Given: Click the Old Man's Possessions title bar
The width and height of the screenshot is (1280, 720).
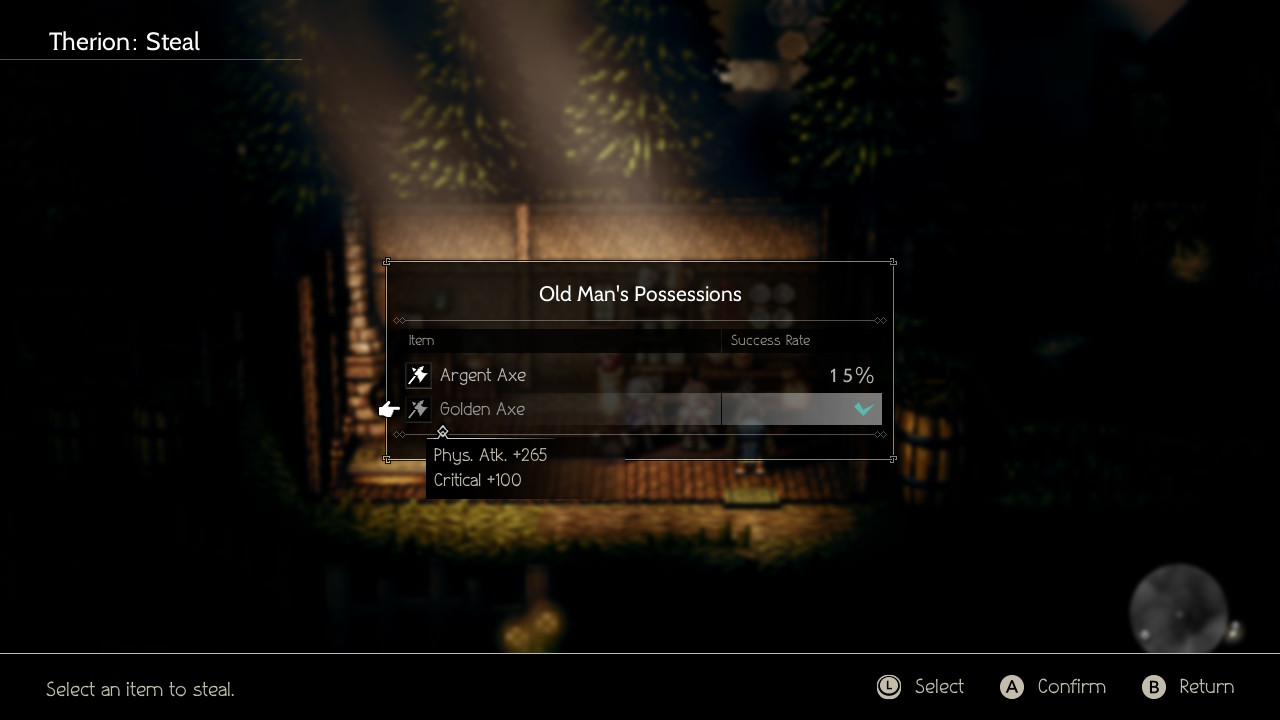Looking at the screenshot, I should tap(640, 294).
